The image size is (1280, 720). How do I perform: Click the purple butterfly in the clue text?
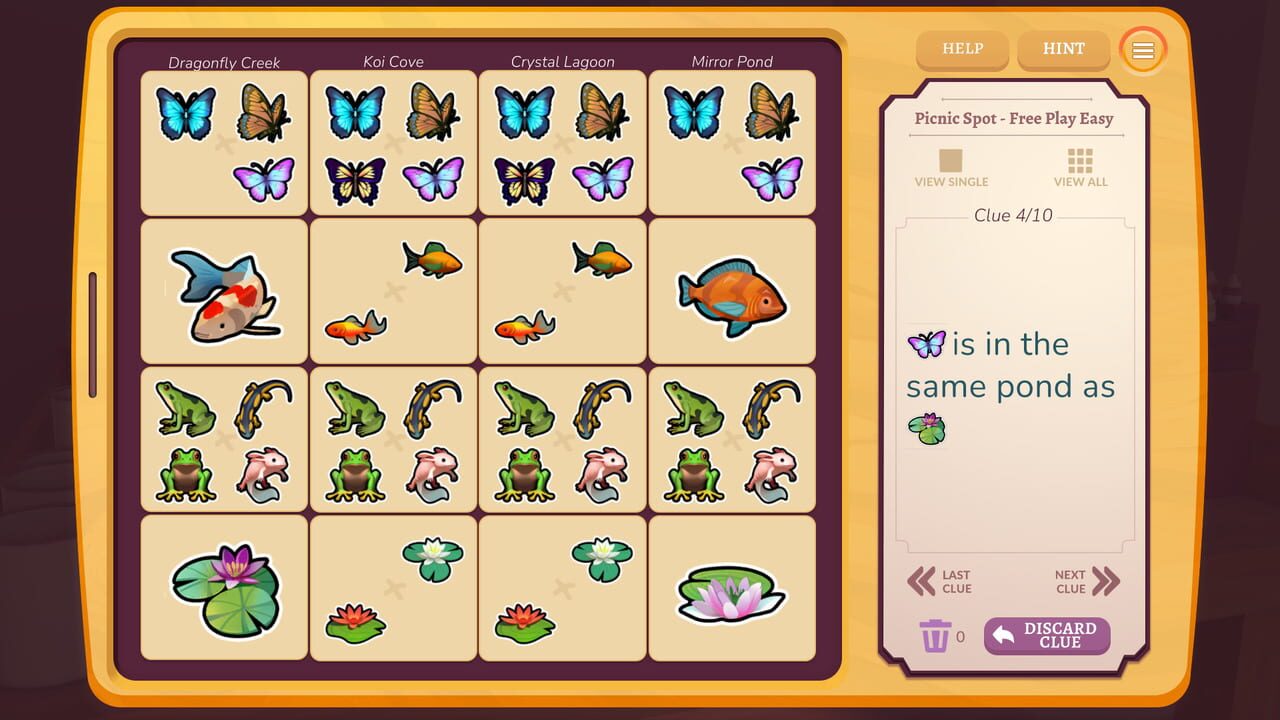click(x=926, y=343)
